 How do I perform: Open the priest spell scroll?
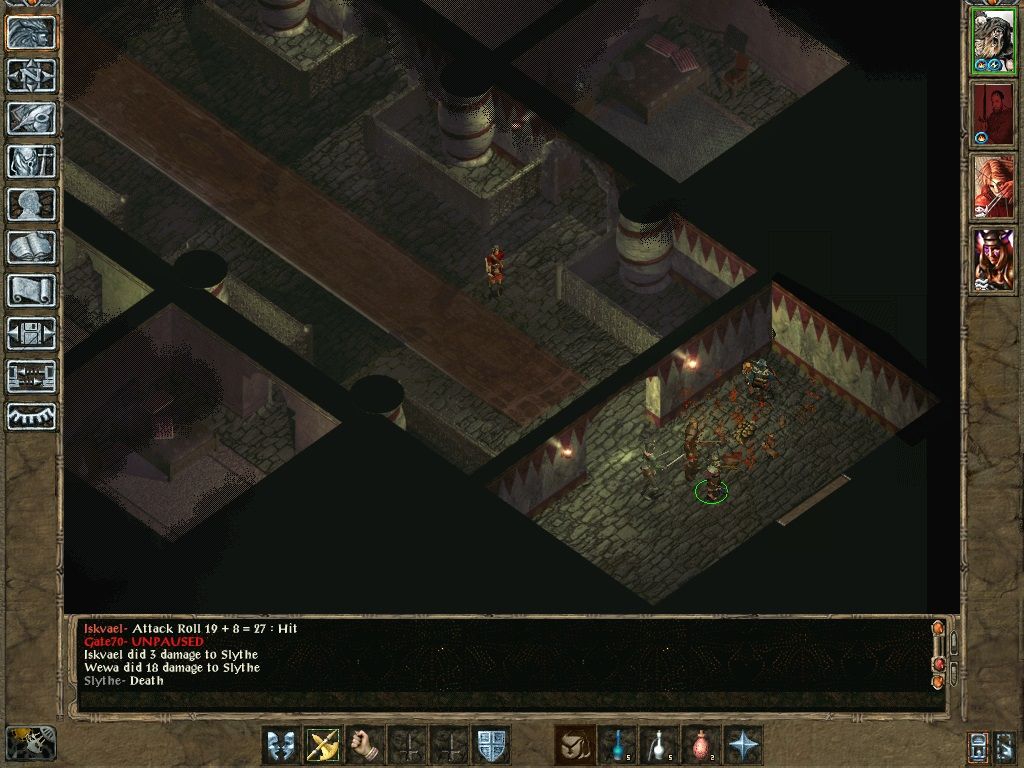pyautogui.click(x=31, y=291)
